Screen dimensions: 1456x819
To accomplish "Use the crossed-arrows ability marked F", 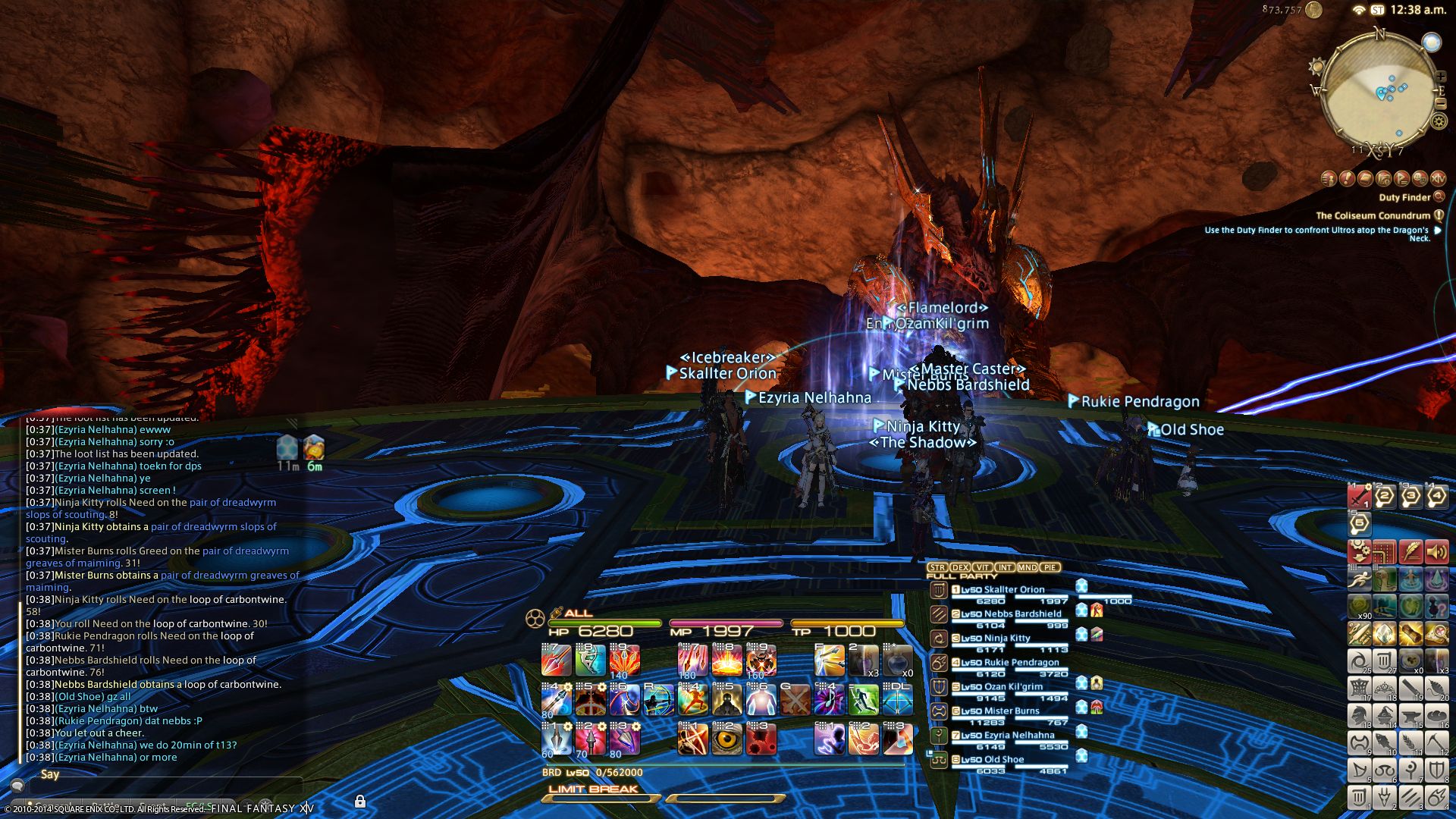I will click(830, 661).
